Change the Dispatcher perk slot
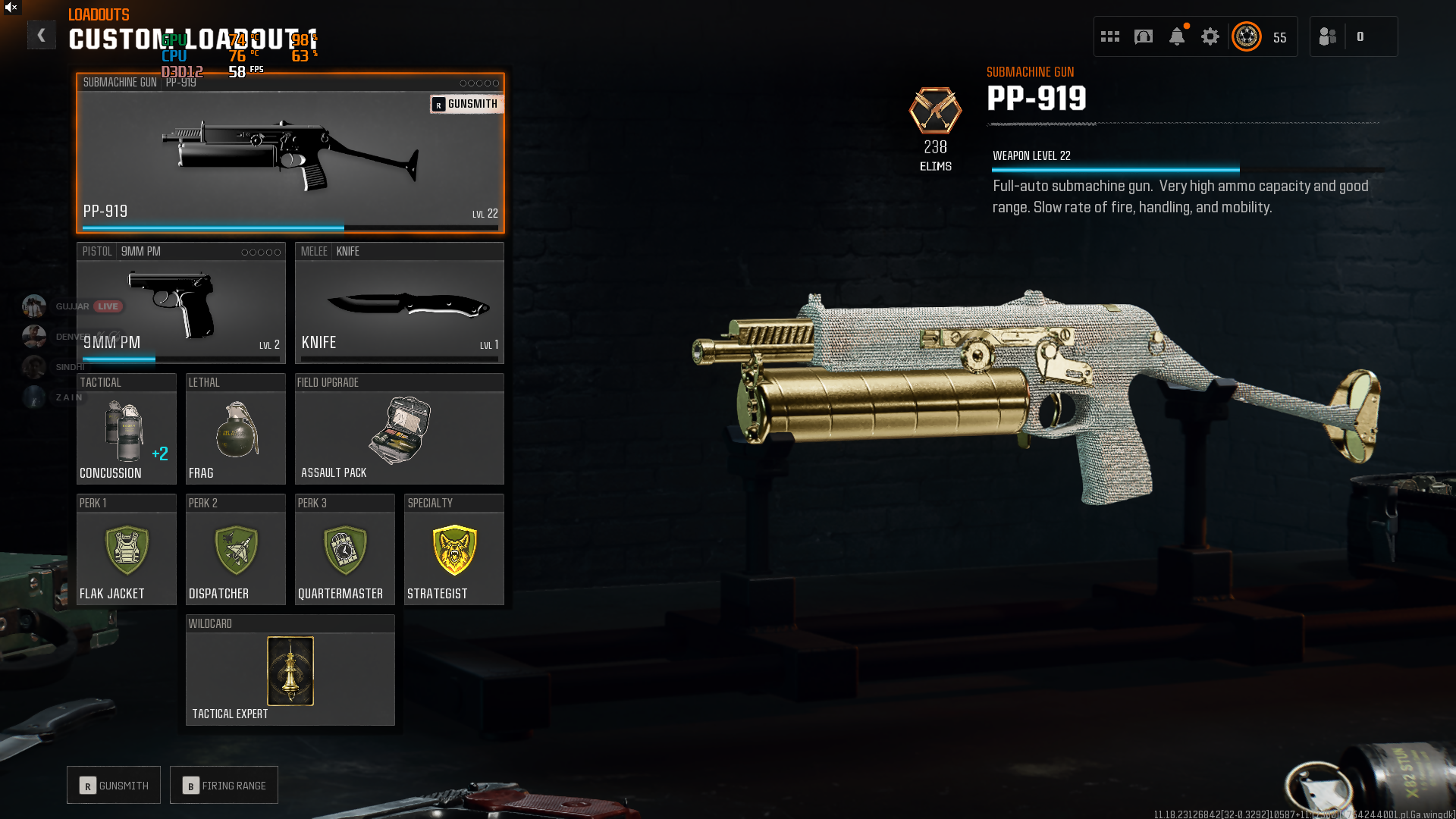Image resolution: width=1456 pixels, height=819 pixels. (x=235, y=550)
